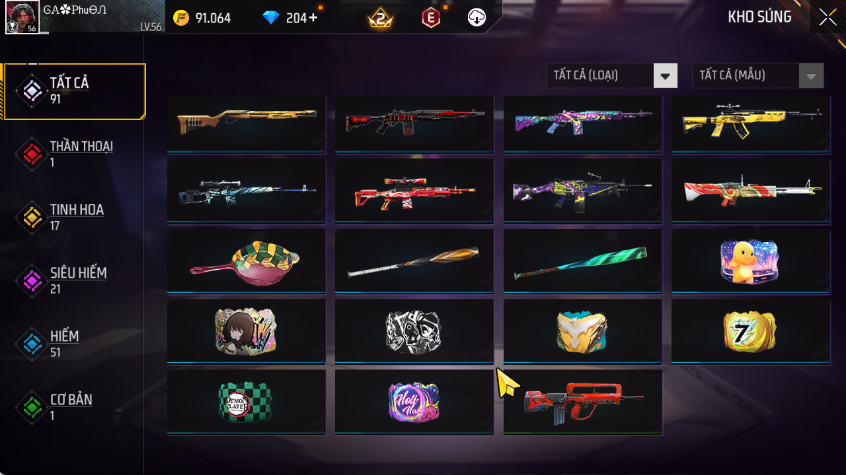Select the frying pan skin
Viewport: 846px width, 475px height.
(246, 261)
